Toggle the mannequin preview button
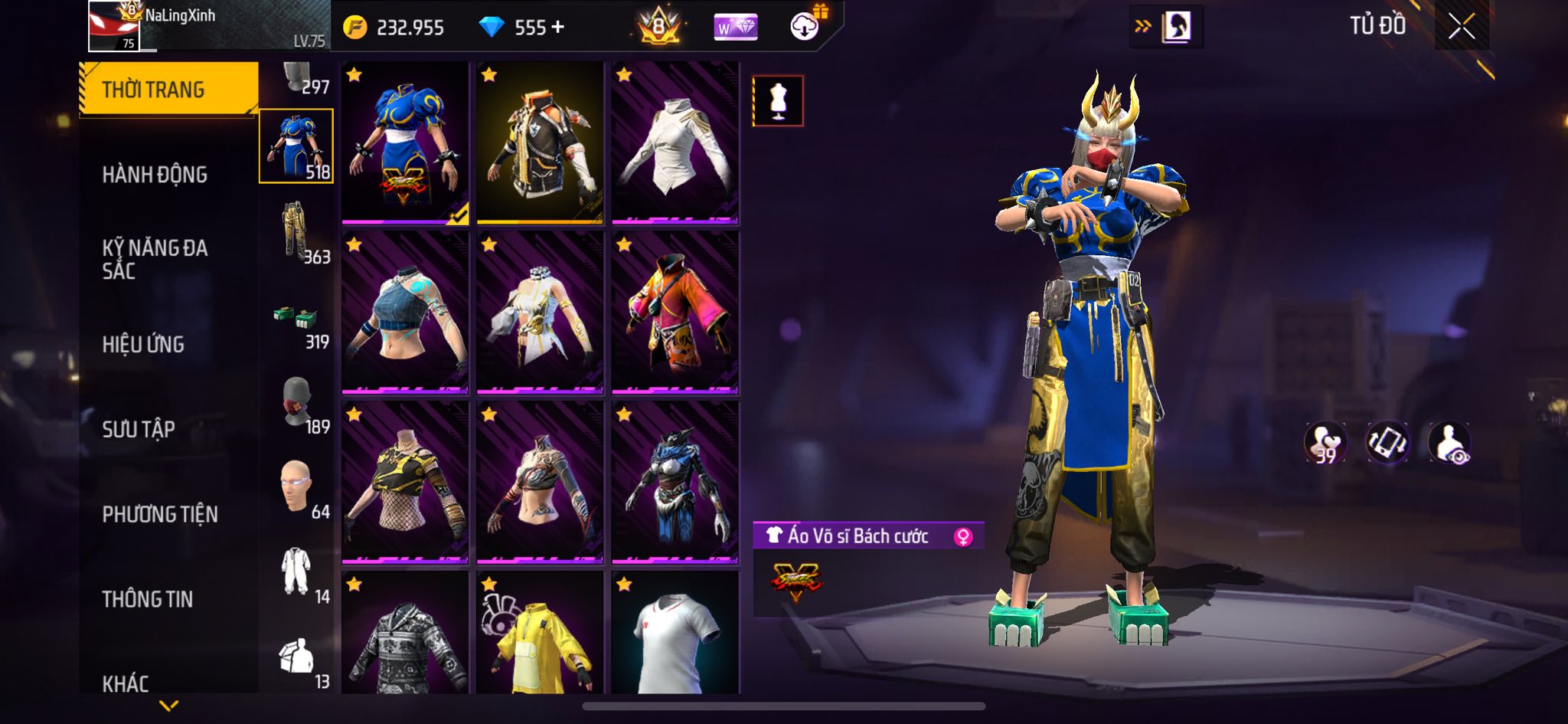Image resolution: width=1568 pixels, height=724 pixels. [778, 100]
